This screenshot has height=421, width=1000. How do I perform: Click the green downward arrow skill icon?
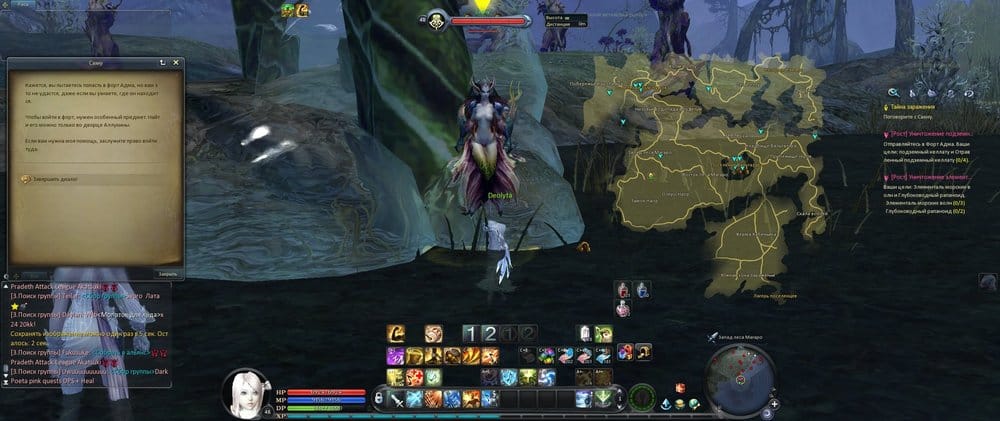(x=603, y=399)
